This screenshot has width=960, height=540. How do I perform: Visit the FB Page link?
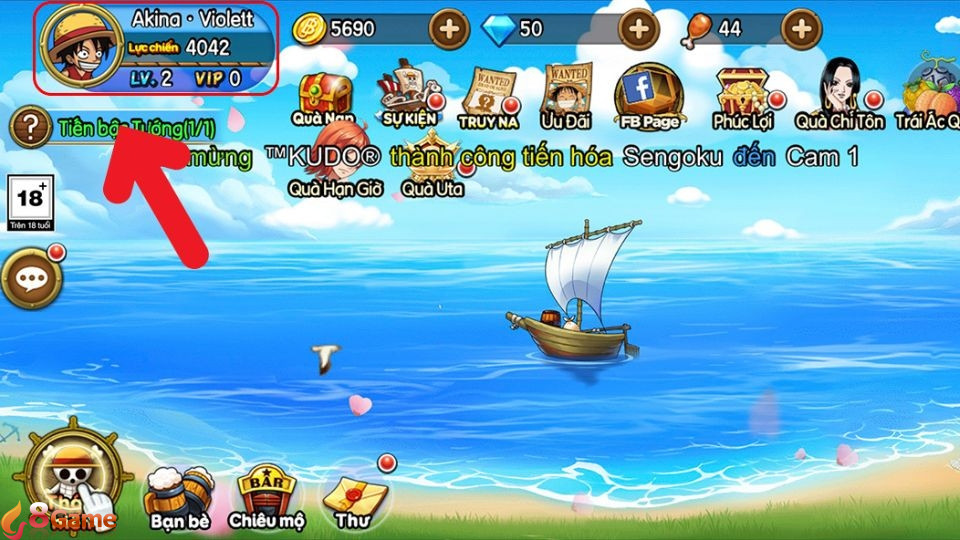click(647, 95)
